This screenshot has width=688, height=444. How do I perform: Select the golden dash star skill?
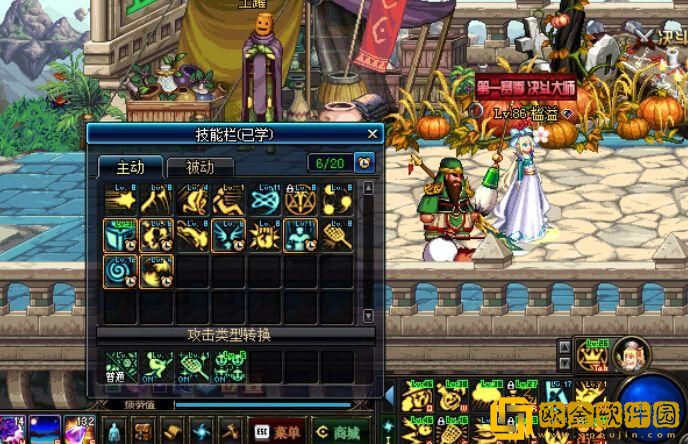[x=119, y=200]
